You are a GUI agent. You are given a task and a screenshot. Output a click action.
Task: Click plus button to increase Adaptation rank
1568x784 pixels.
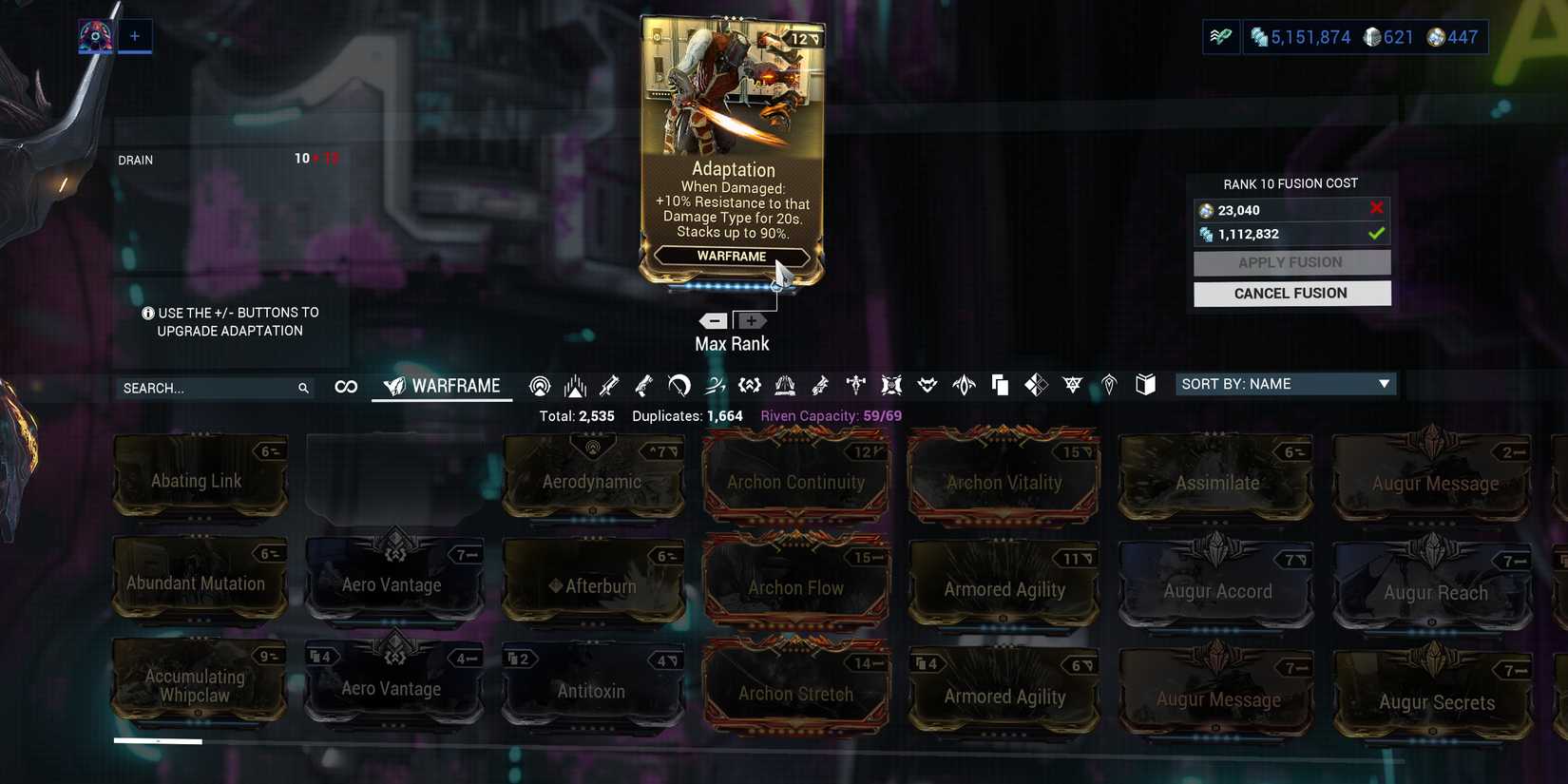(752, 320)
